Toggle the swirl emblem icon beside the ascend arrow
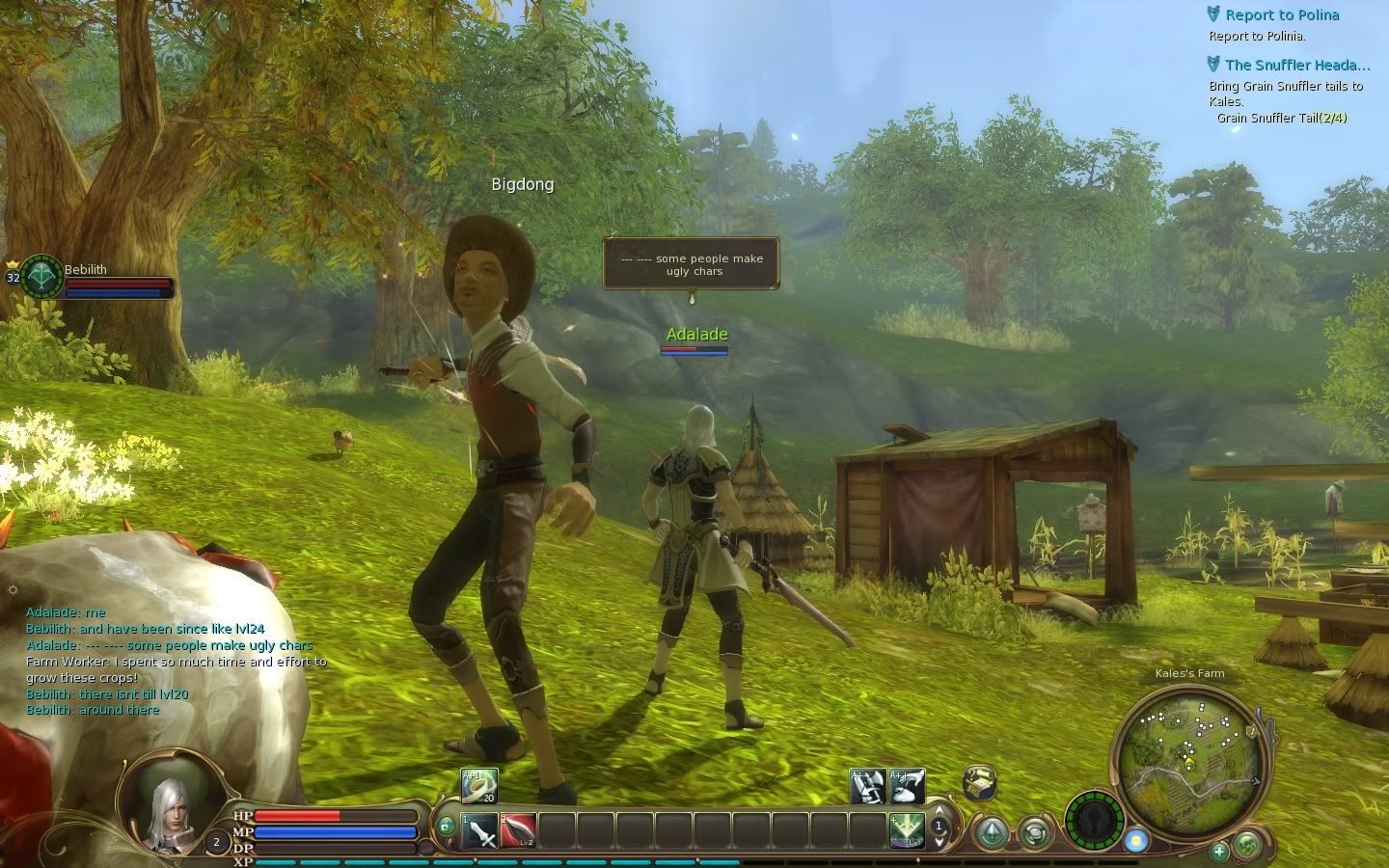This screenshot has height=868, width=1389. (1034, 833)
